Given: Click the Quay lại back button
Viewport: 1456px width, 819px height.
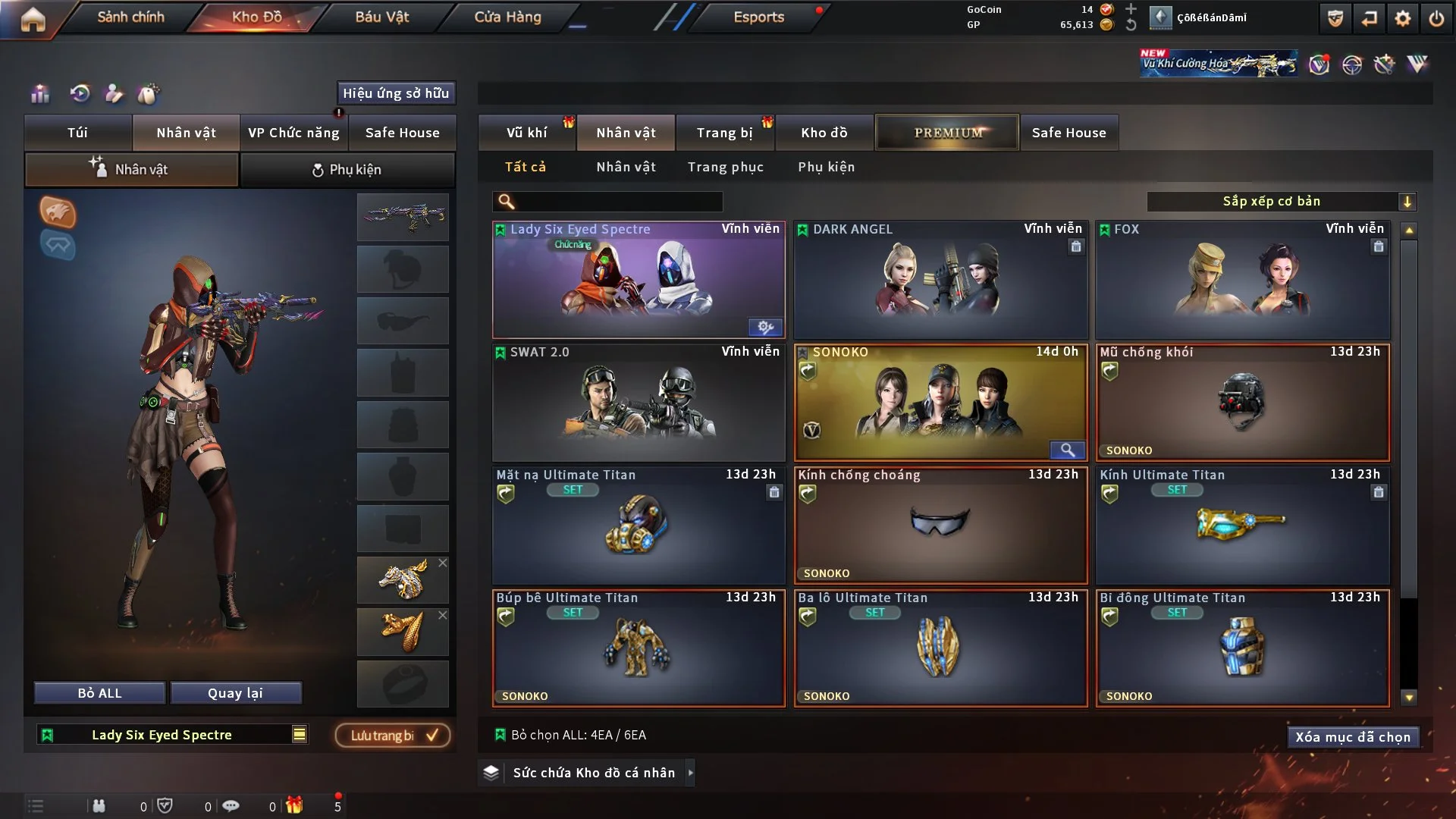Looking at the screenshot, I should [x=235, y=693].
